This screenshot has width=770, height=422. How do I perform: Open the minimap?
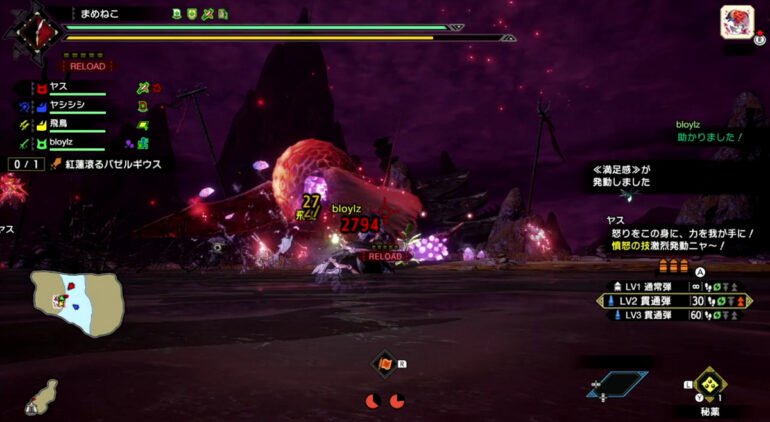point(76,302)
